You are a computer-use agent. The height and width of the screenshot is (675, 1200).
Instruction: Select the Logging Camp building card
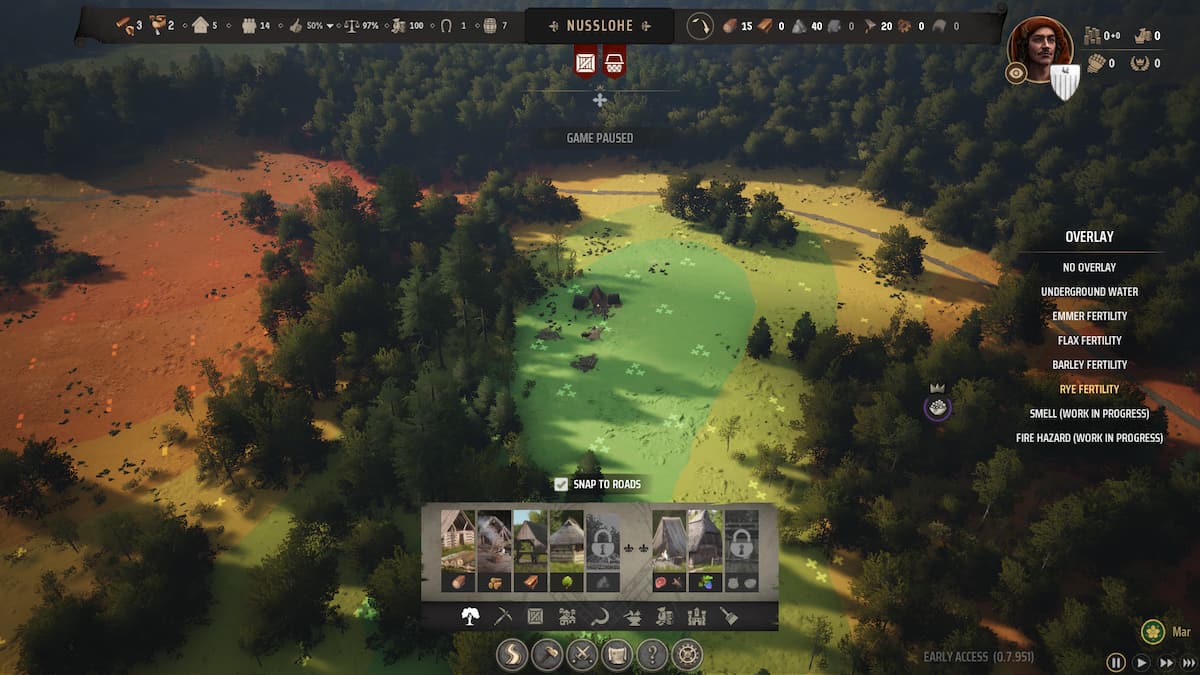(458, 550)
